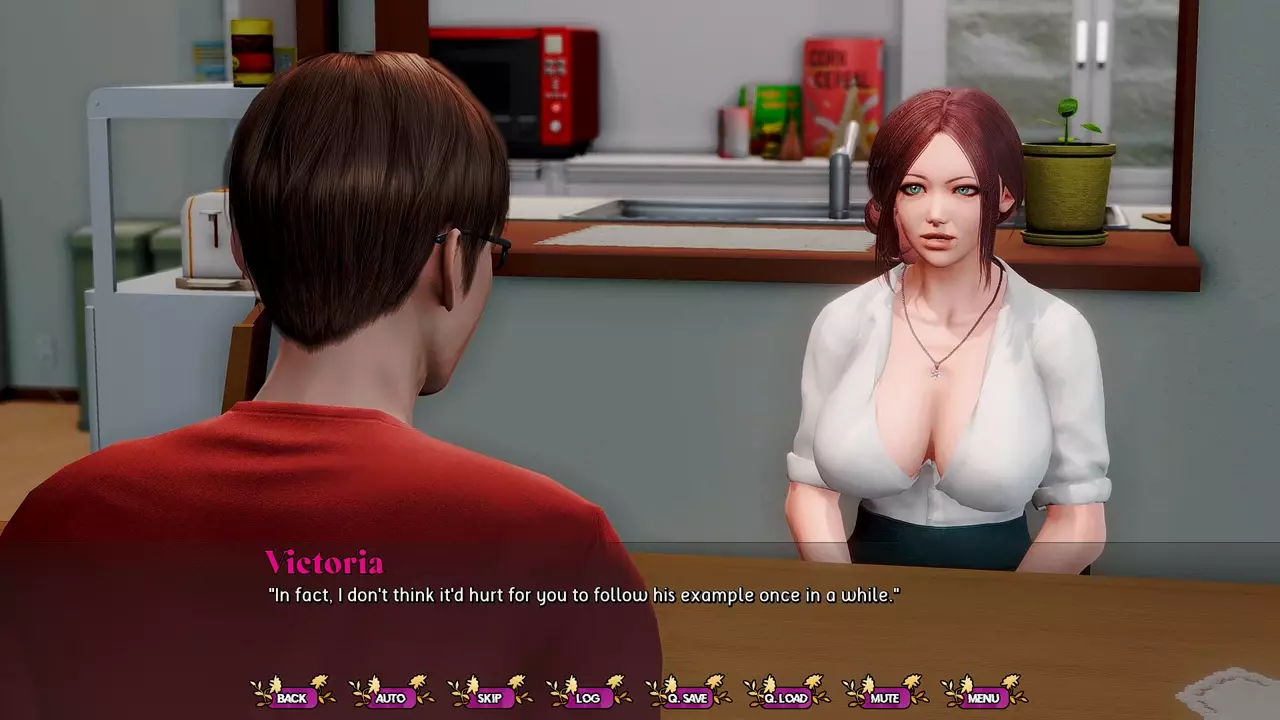Viewport: 1280px width, 720px height.
Task: Go back to the previous dialogue line
Action: [292, 697]
